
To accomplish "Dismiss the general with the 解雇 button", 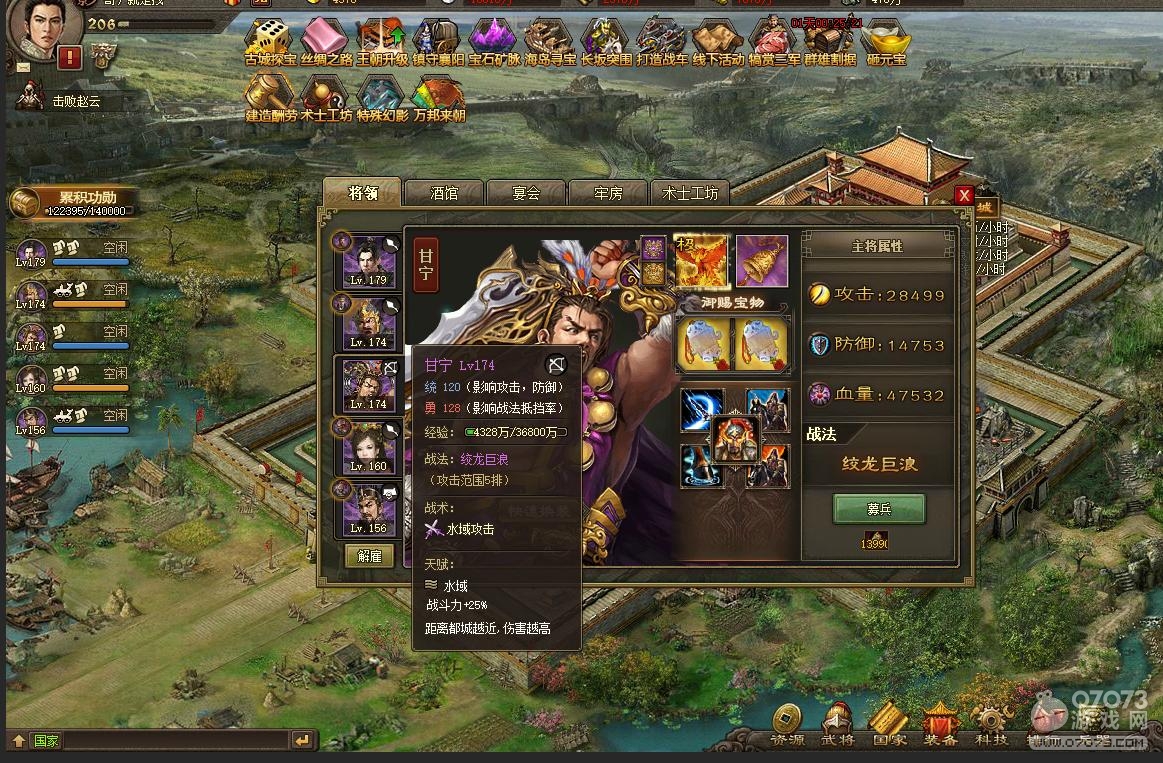I will 369,556.
